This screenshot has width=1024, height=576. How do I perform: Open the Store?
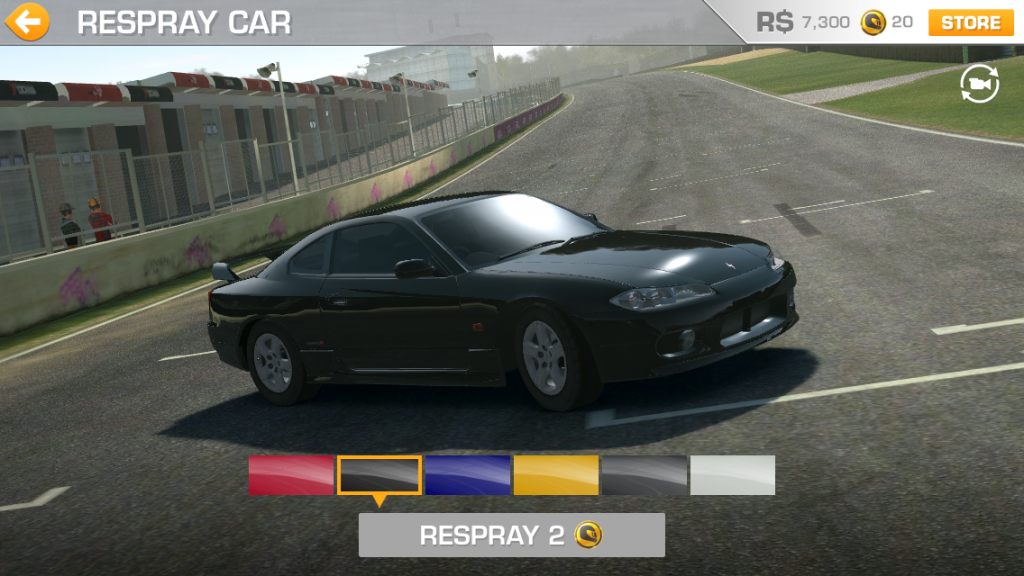[x=970, y=22]
